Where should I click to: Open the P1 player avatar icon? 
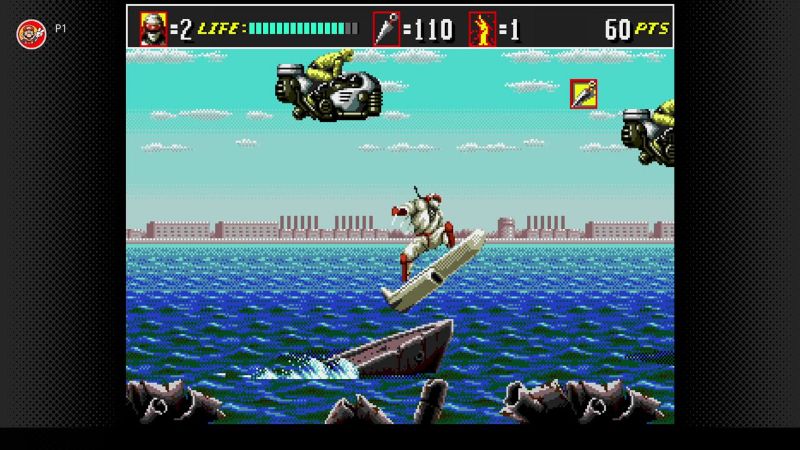point(27,32)
